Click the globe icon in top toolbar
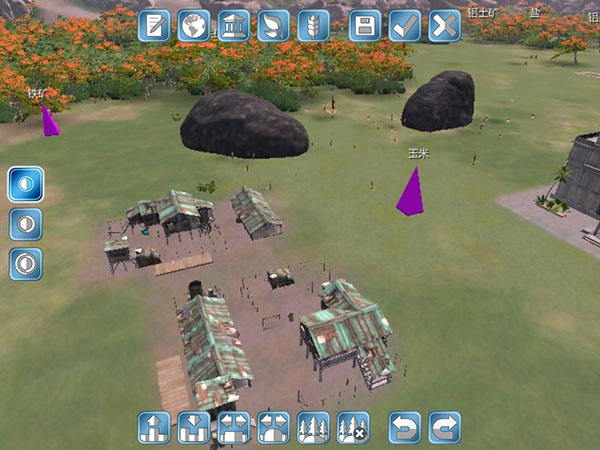600x450 pixels. 194,26
